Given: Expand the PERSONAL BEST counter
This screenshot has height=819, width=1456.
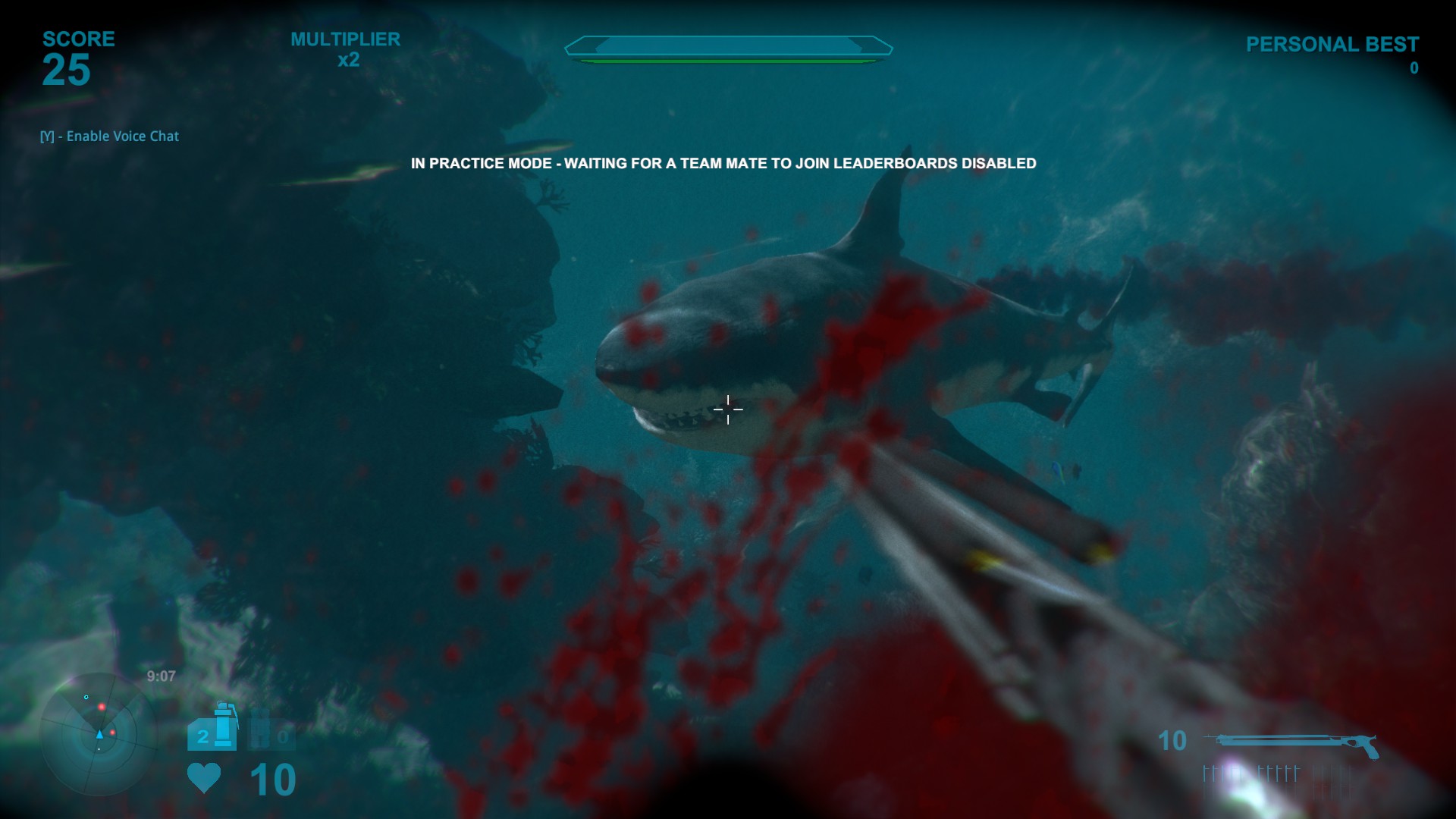Looking at the screenshot, I should pos(1414,68).
